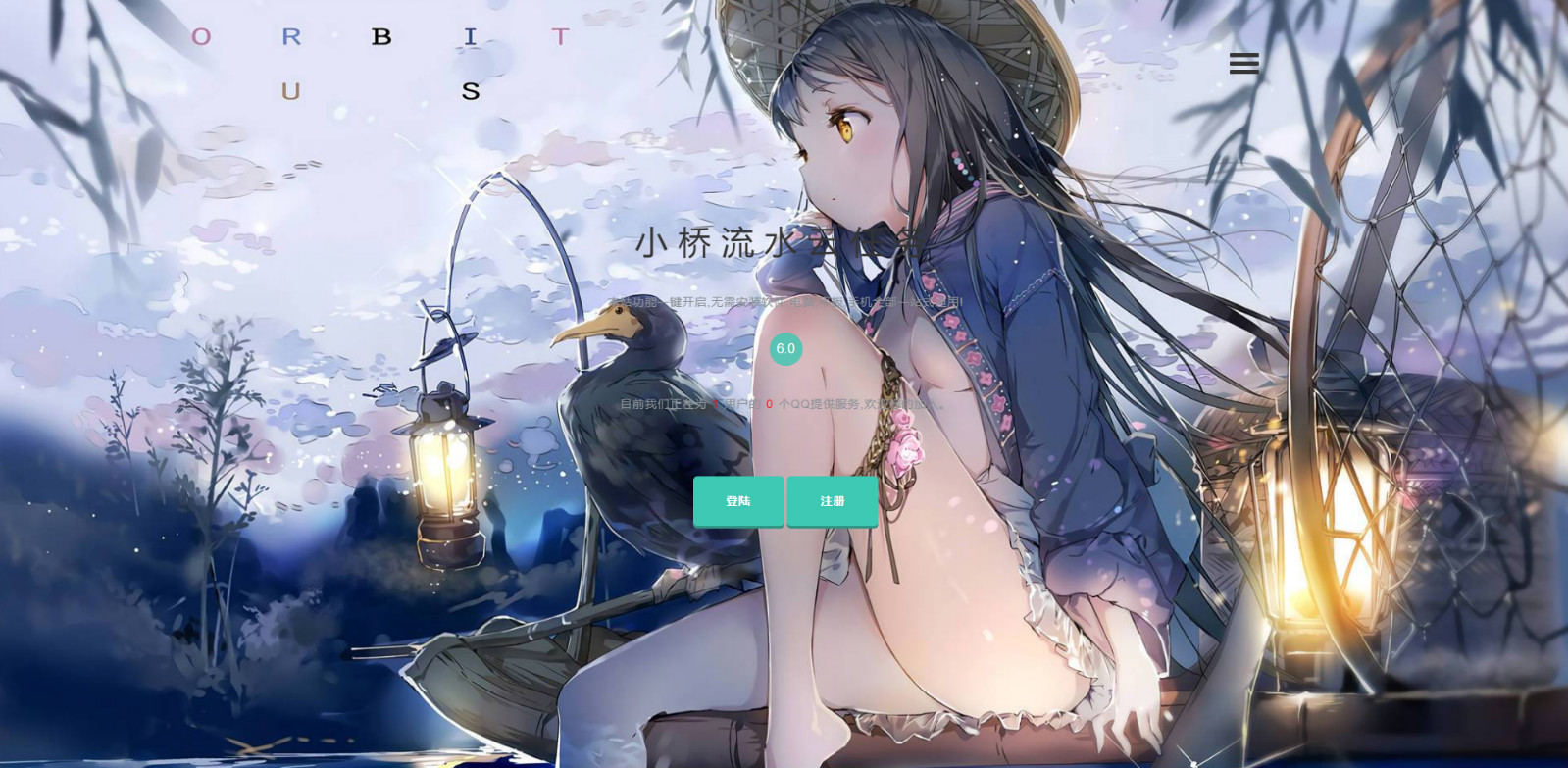Click the one-click feature subtitle text
The height and width of the screenshot is (768, 1568).
pyautogui.click(x=784, y=302)
